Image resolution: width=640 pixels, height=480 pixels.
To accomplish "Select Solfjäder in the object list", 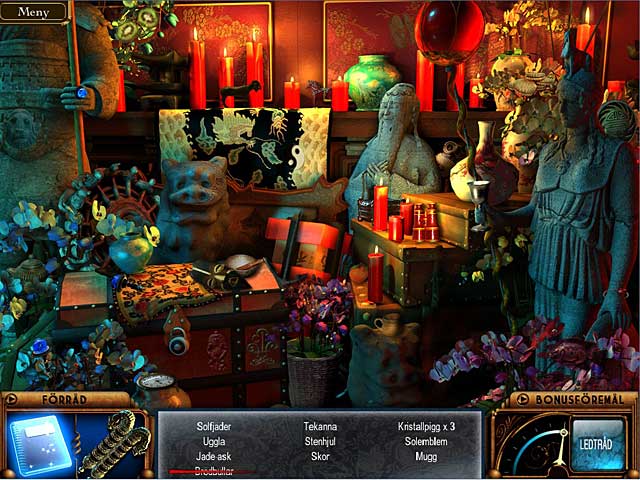I will pos(214,426).
